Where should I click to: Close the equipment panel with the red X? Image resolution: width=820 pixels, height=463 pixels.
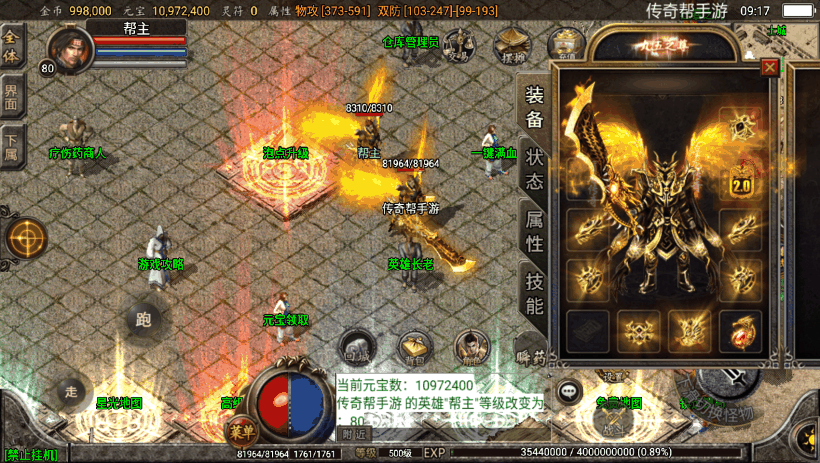769,68
